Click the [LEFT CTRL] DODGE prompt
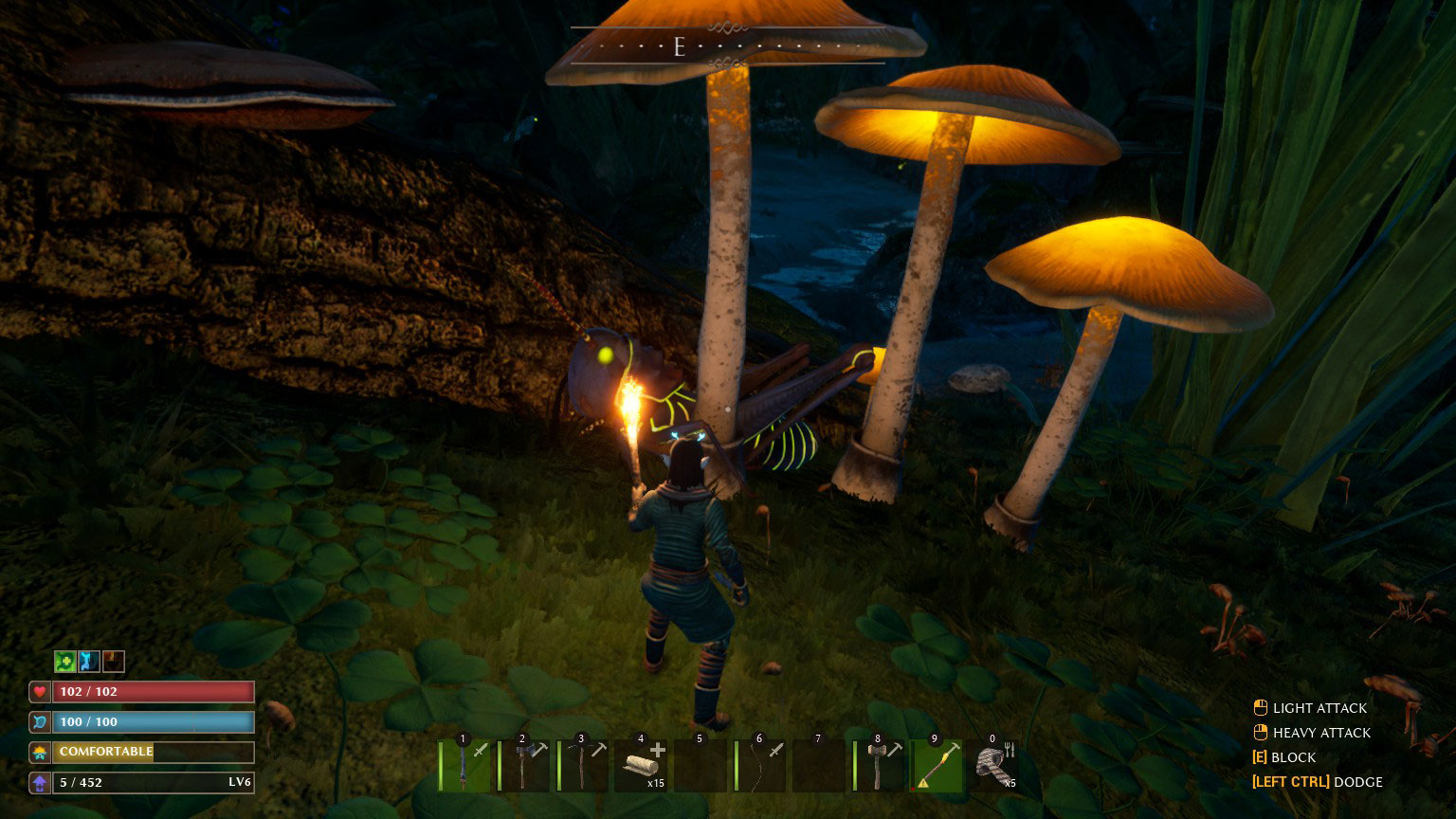The height and width of the screenshot is (819, 1456). [x=1316, y=782]
